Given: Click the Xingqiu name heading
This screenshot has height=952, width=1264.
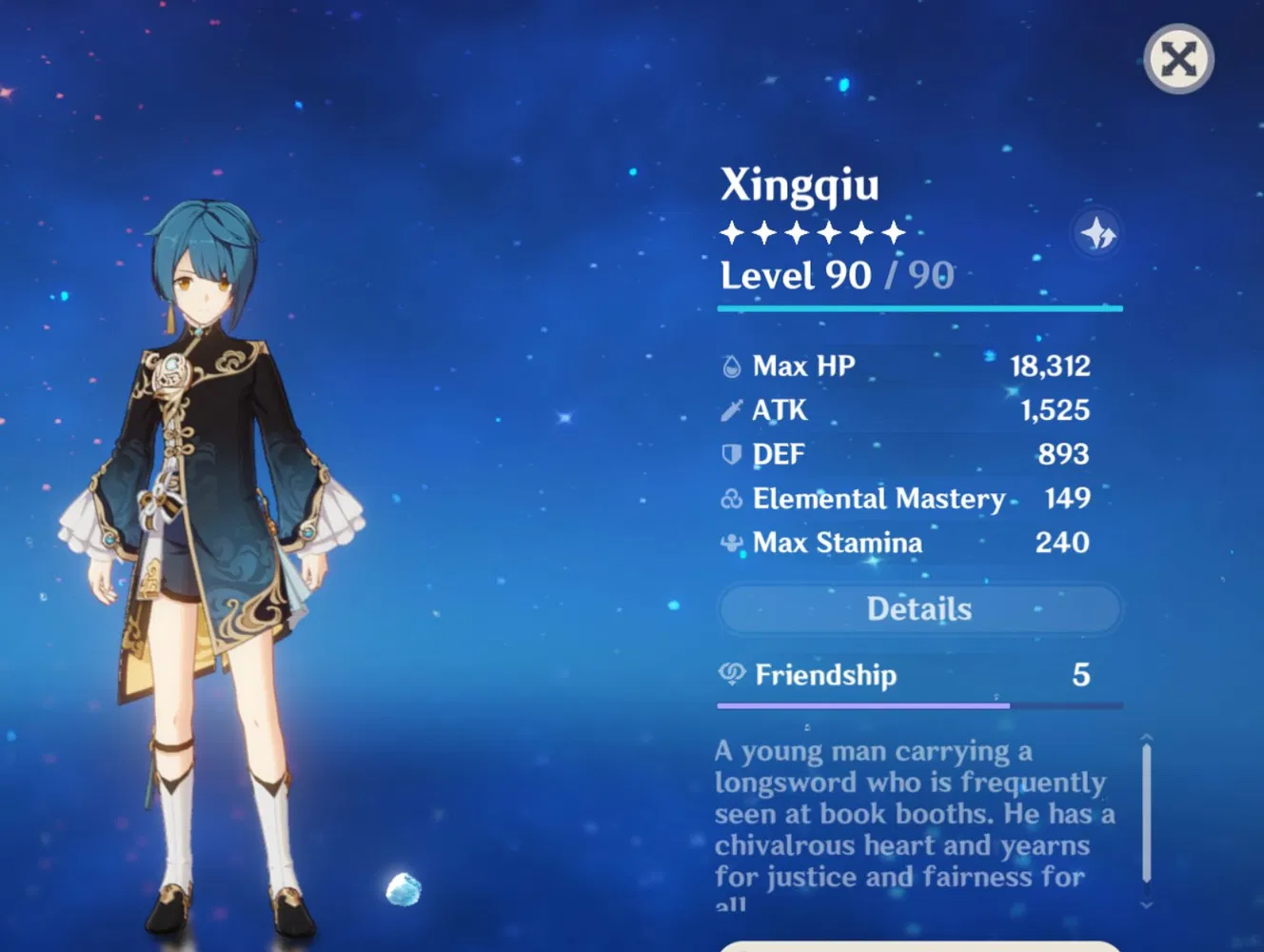Looking at the screenshot, I should click(801, 185).
